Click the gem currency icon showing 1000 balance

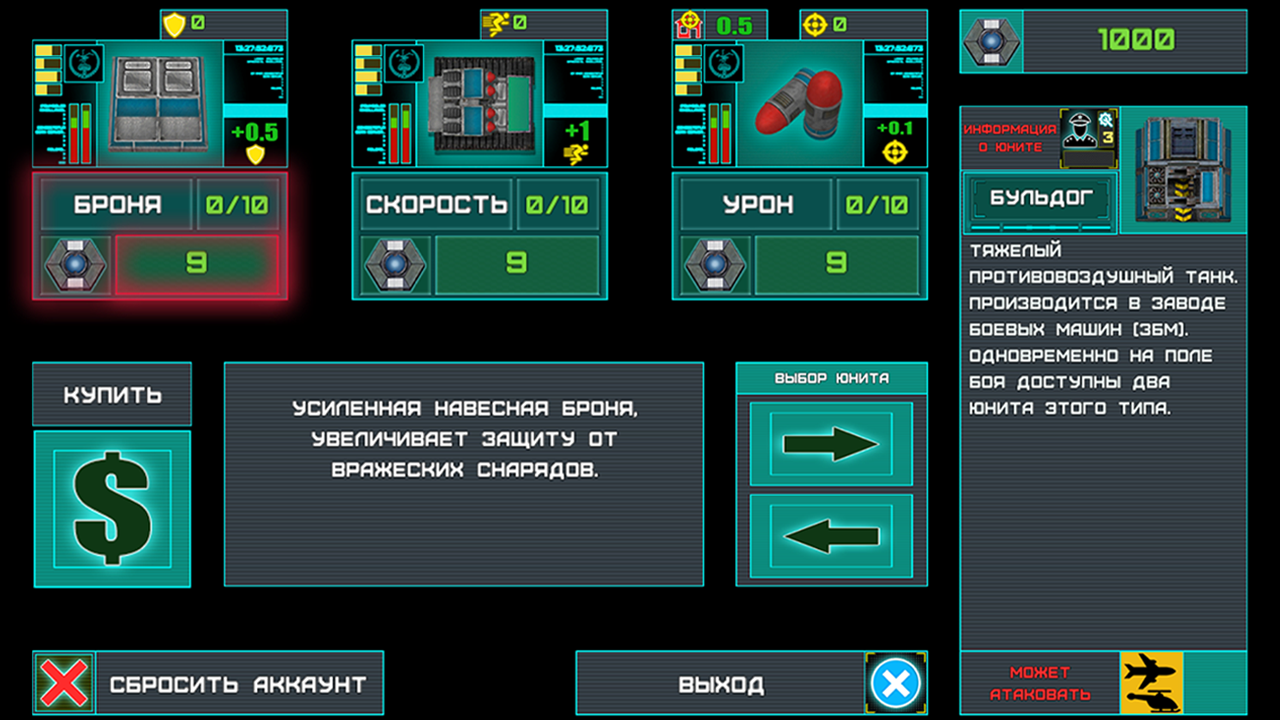(x=990, y=42)
